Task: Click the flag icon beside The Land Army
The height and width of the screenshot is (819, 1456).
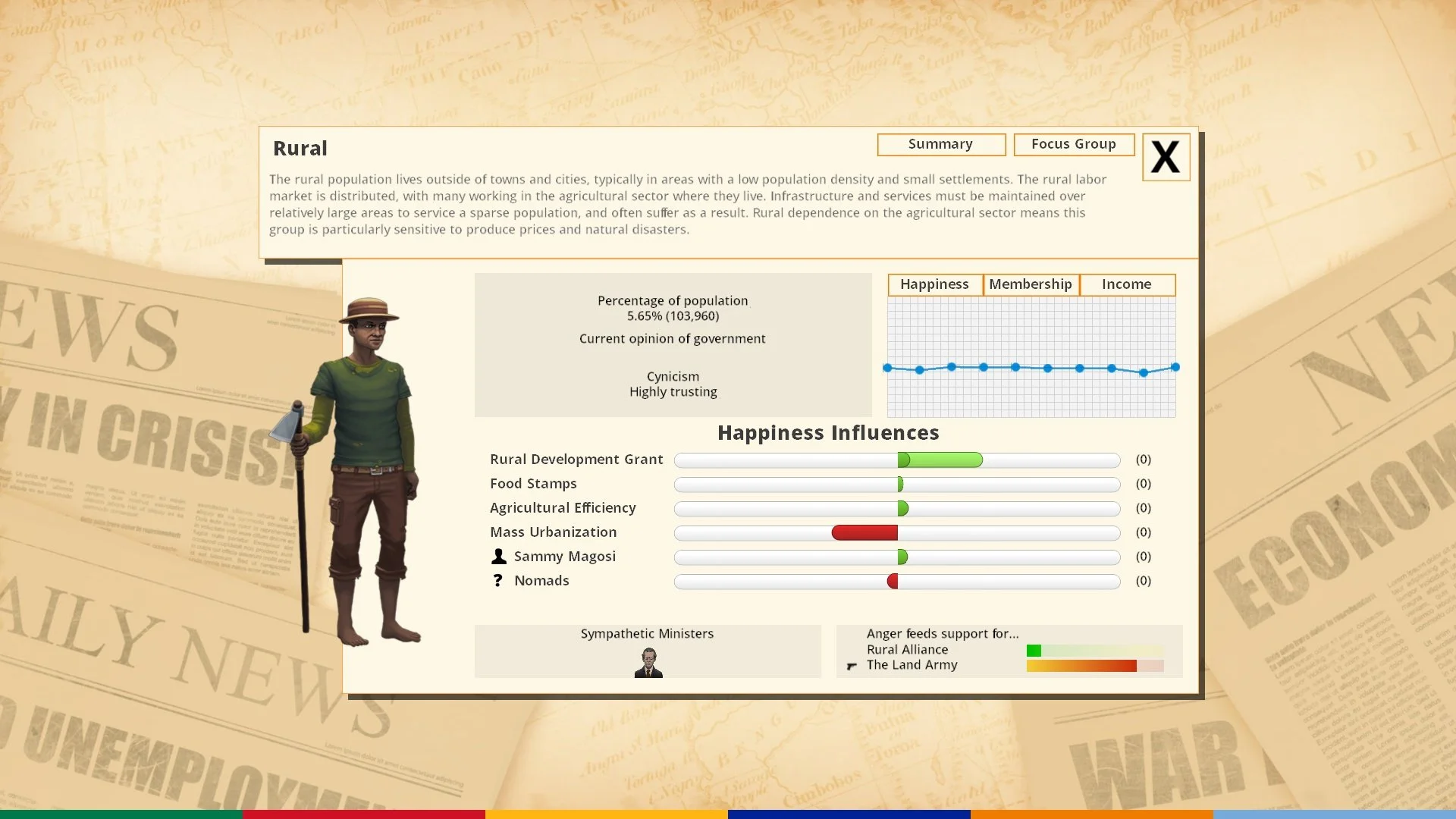Action: coord(851,666)
